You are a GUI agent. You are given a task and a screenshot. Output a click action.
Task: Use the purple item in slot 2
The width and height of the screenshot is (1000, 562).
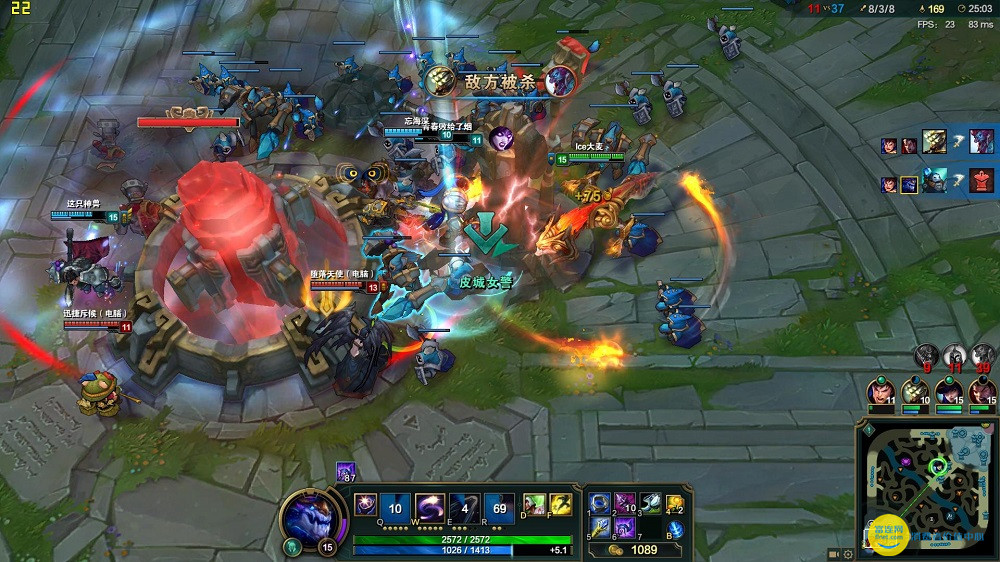(625, 502)
